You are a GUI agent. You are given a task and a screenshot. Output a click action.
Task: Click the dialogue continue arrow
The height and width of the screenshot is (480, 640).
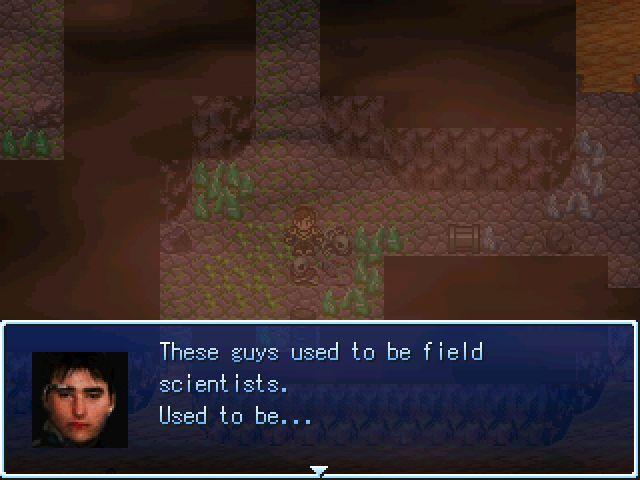click(319, 470)
